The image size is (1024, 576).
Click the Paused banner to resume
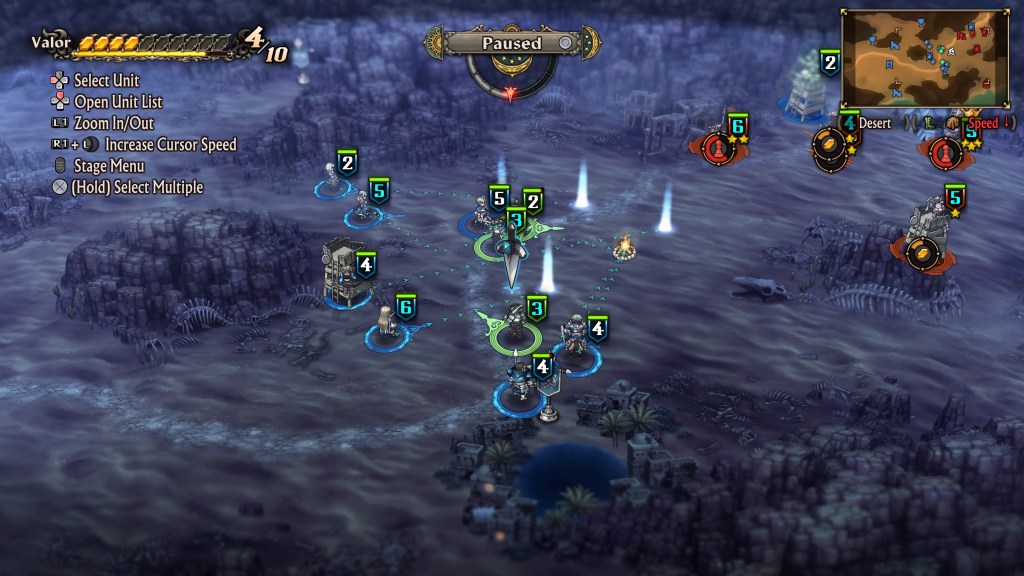[x=511, y=43]
